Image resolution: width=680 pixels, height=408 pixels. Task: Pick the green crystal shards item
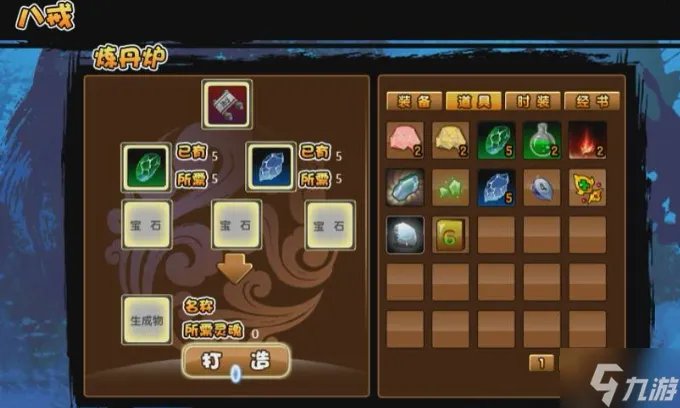pos(452,187)
